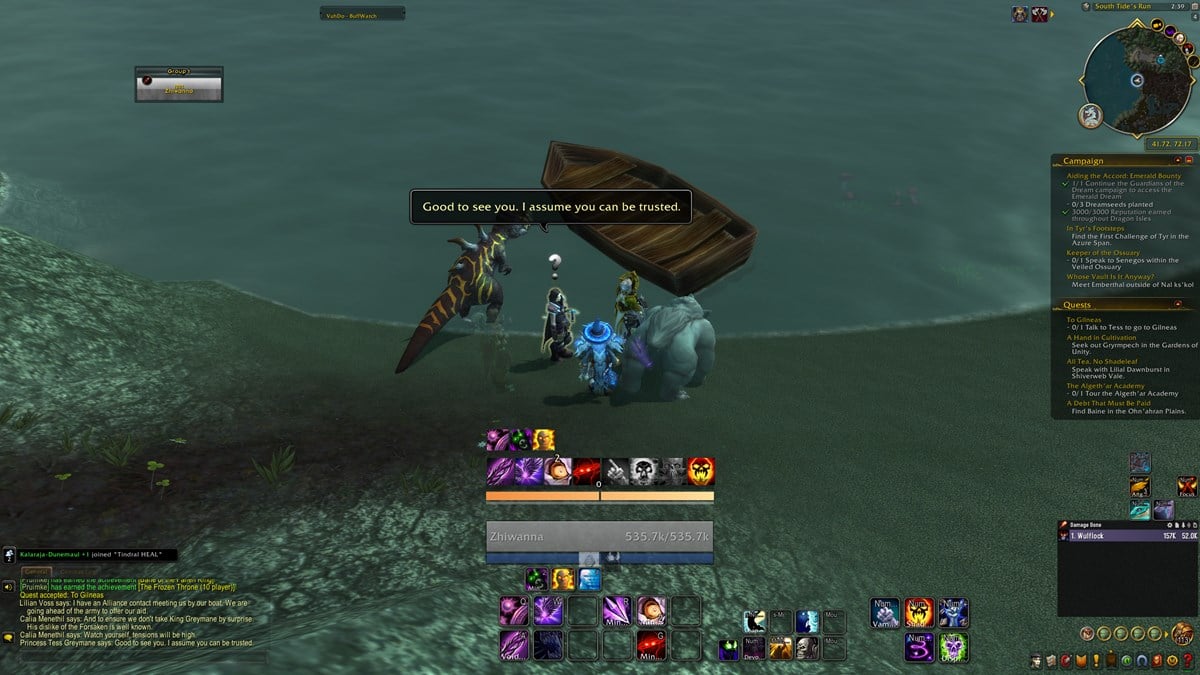Open the large backpack bag button

click(x=1182, y=633)
